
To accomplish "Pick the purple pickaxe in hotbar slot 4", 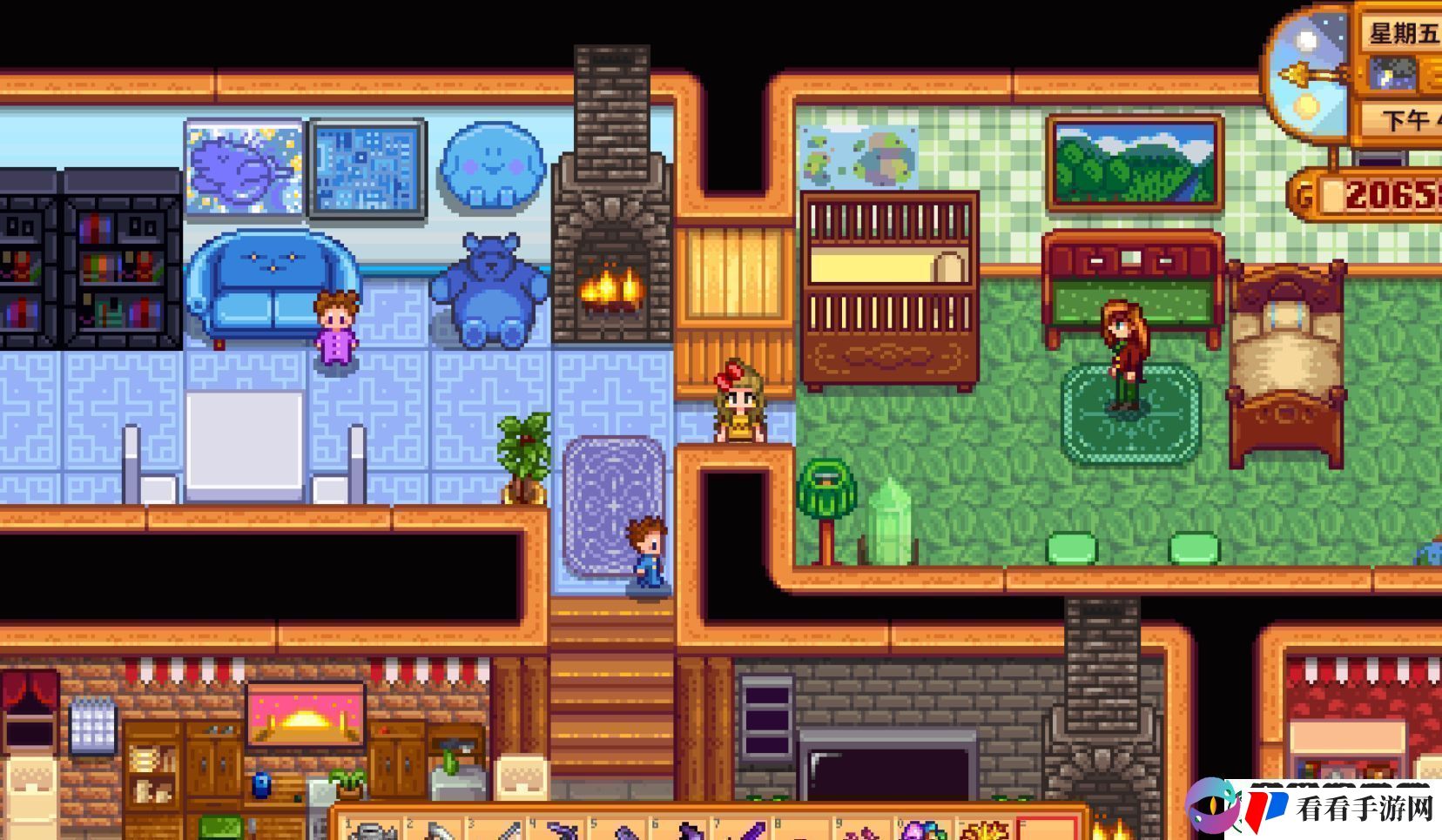I will [x=562, y=831].
